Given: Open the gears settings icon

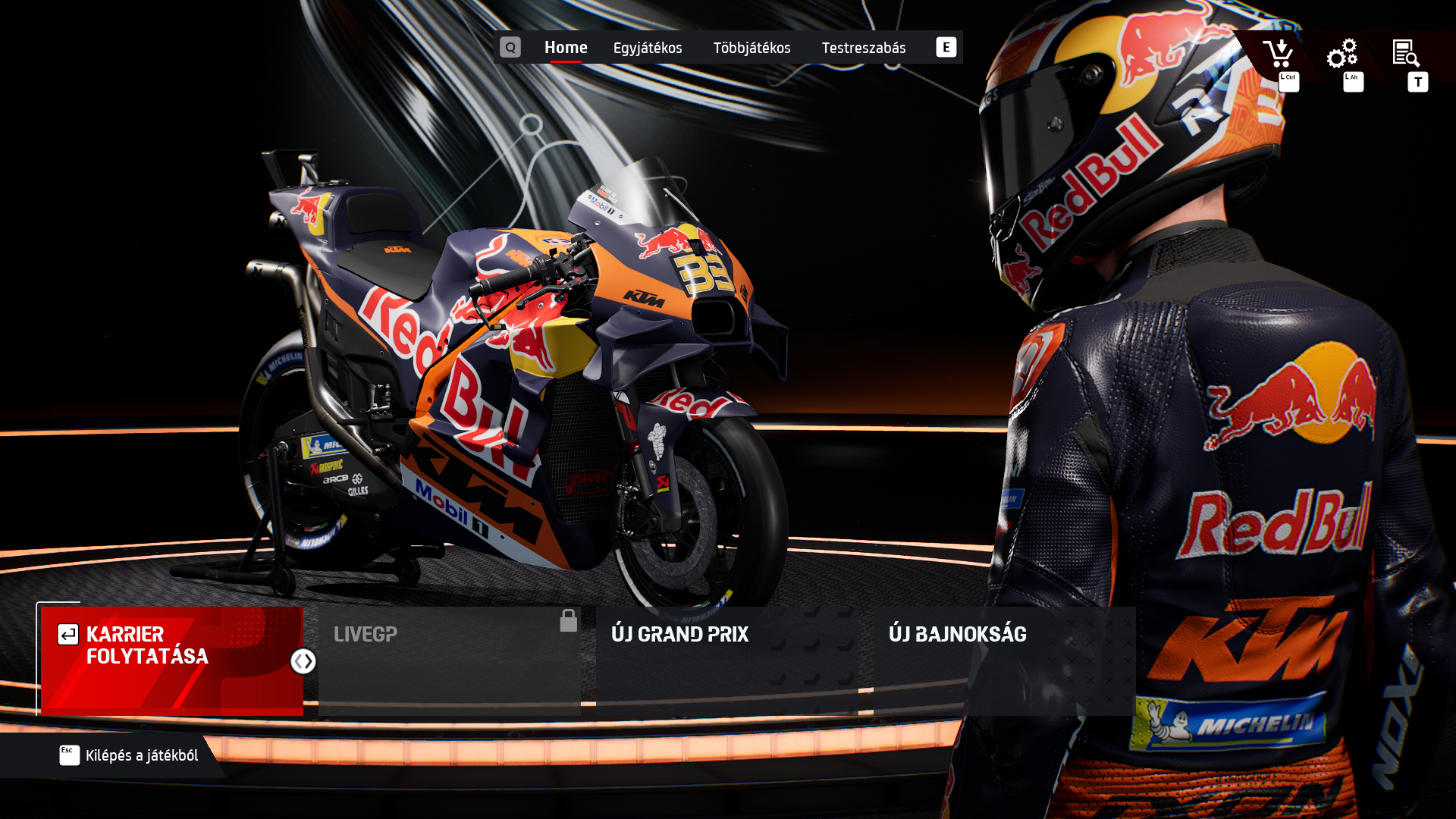Looking at the screenshot, I should 1341,54.
